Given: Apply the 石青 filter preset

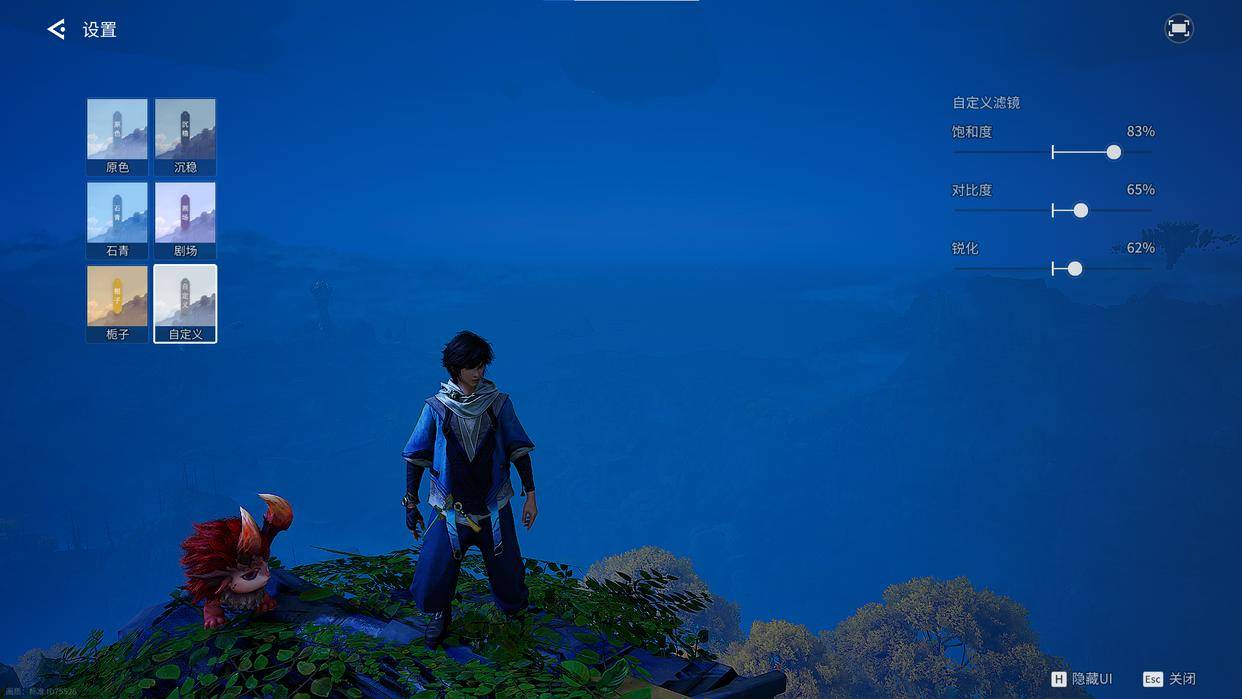Looking at the screenshot, I should [117, 219].
